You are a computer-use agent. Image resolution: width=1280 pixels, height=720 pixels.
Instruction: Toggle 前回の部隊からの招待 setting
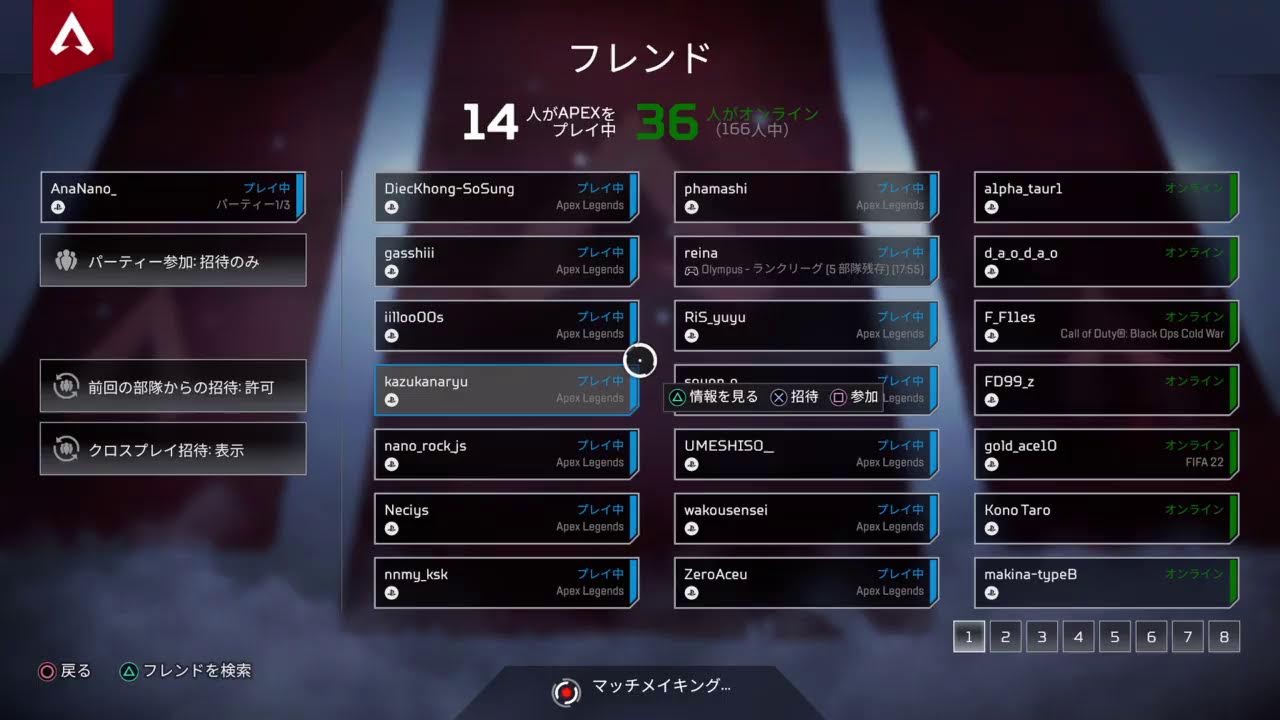coord(173,386)
